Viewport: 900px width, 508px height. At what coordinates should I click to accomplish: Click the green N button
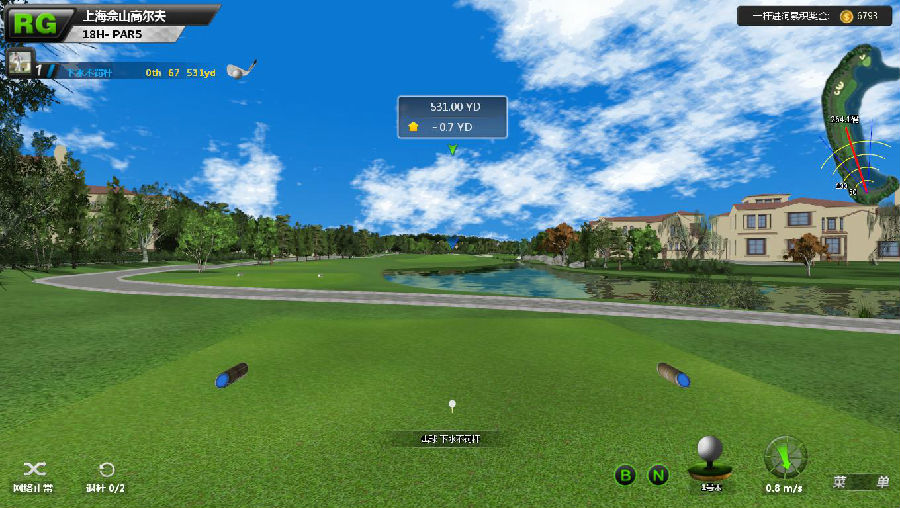click(657, 475)
